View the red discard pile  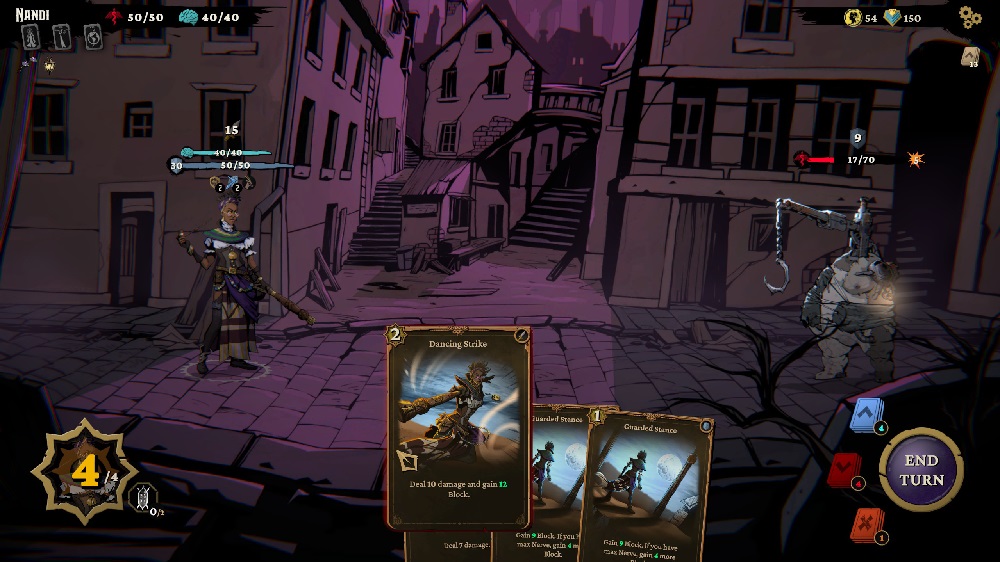[x=845, y=470]
